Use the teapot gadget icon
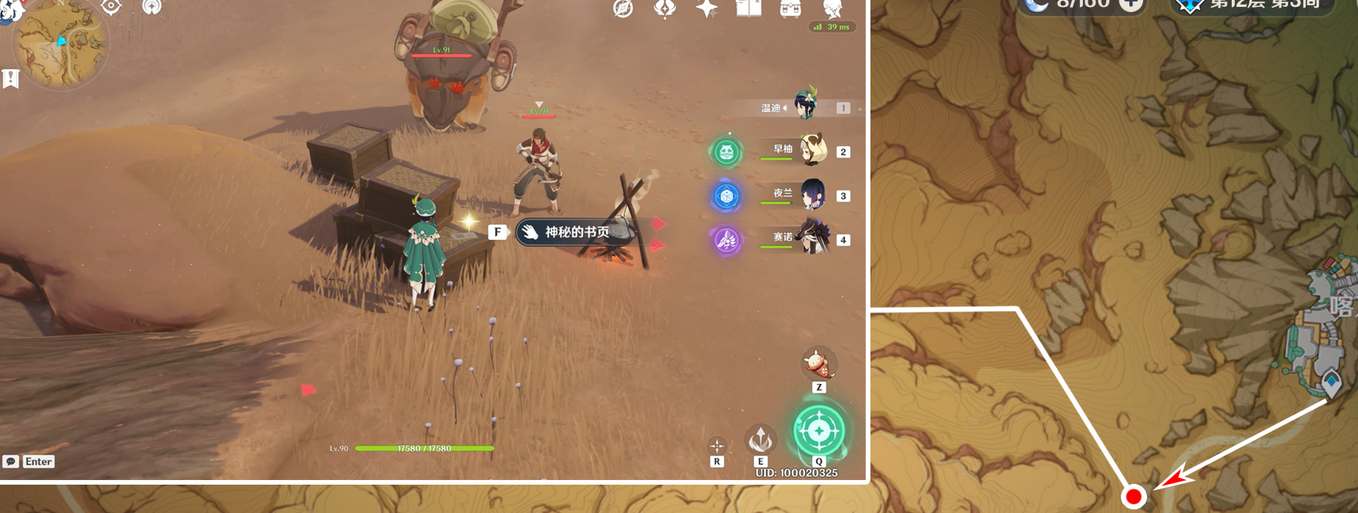Screen dimensions: 1358x513 point(819,361)
